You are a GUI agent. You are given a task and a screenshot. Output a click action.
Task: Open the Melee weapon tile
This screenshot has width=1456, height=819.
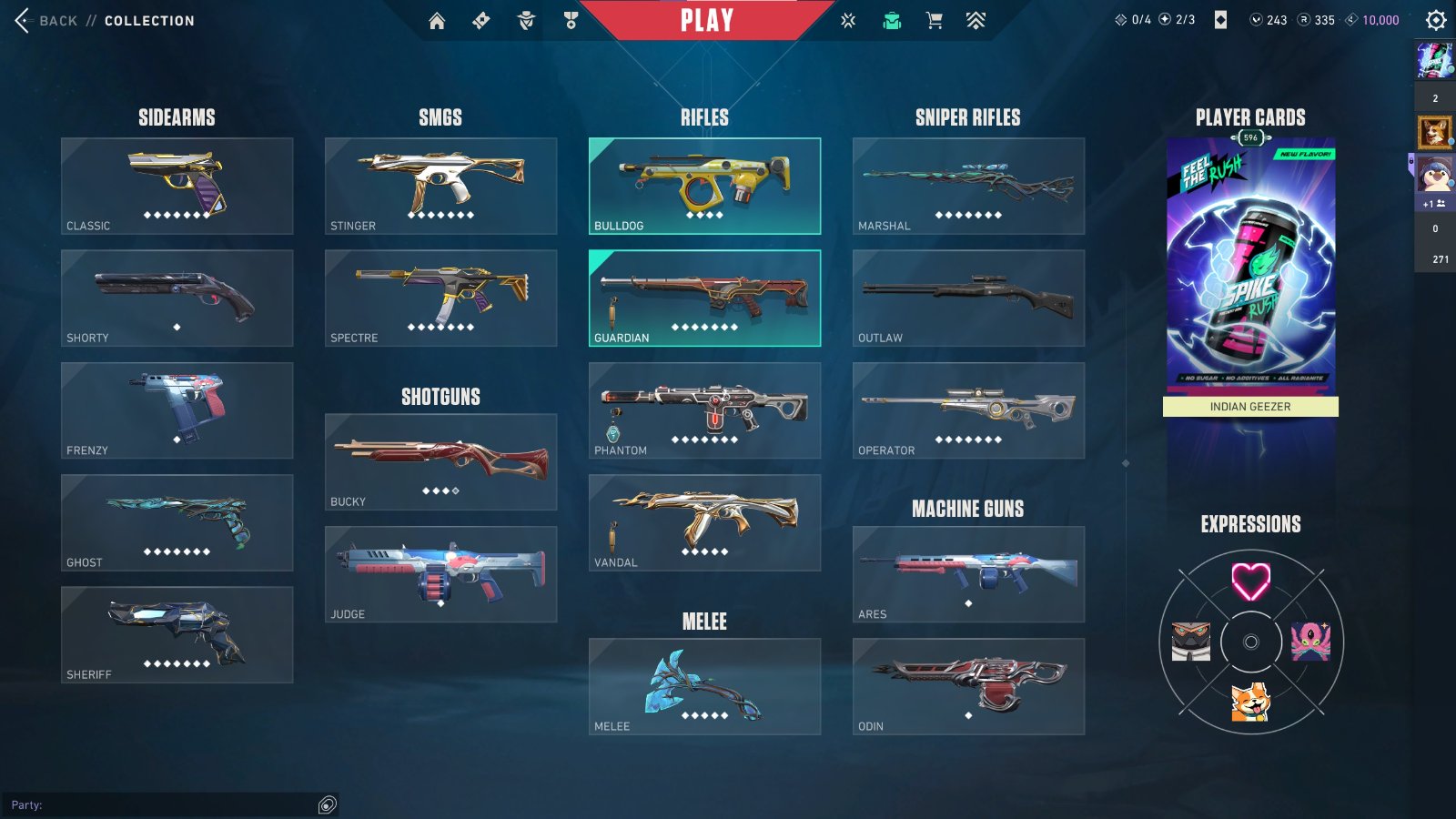pos(704,686)
